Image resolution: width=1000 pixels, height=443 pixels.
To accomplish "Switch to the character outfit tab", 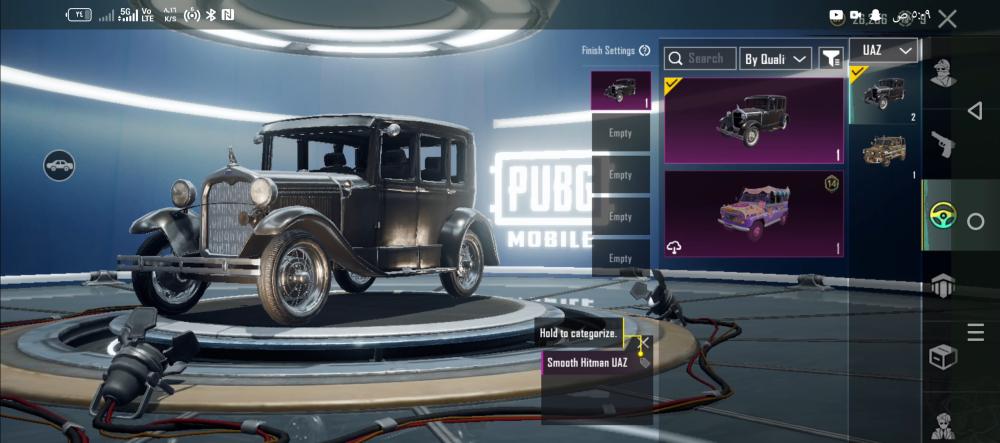I will 942,74.
